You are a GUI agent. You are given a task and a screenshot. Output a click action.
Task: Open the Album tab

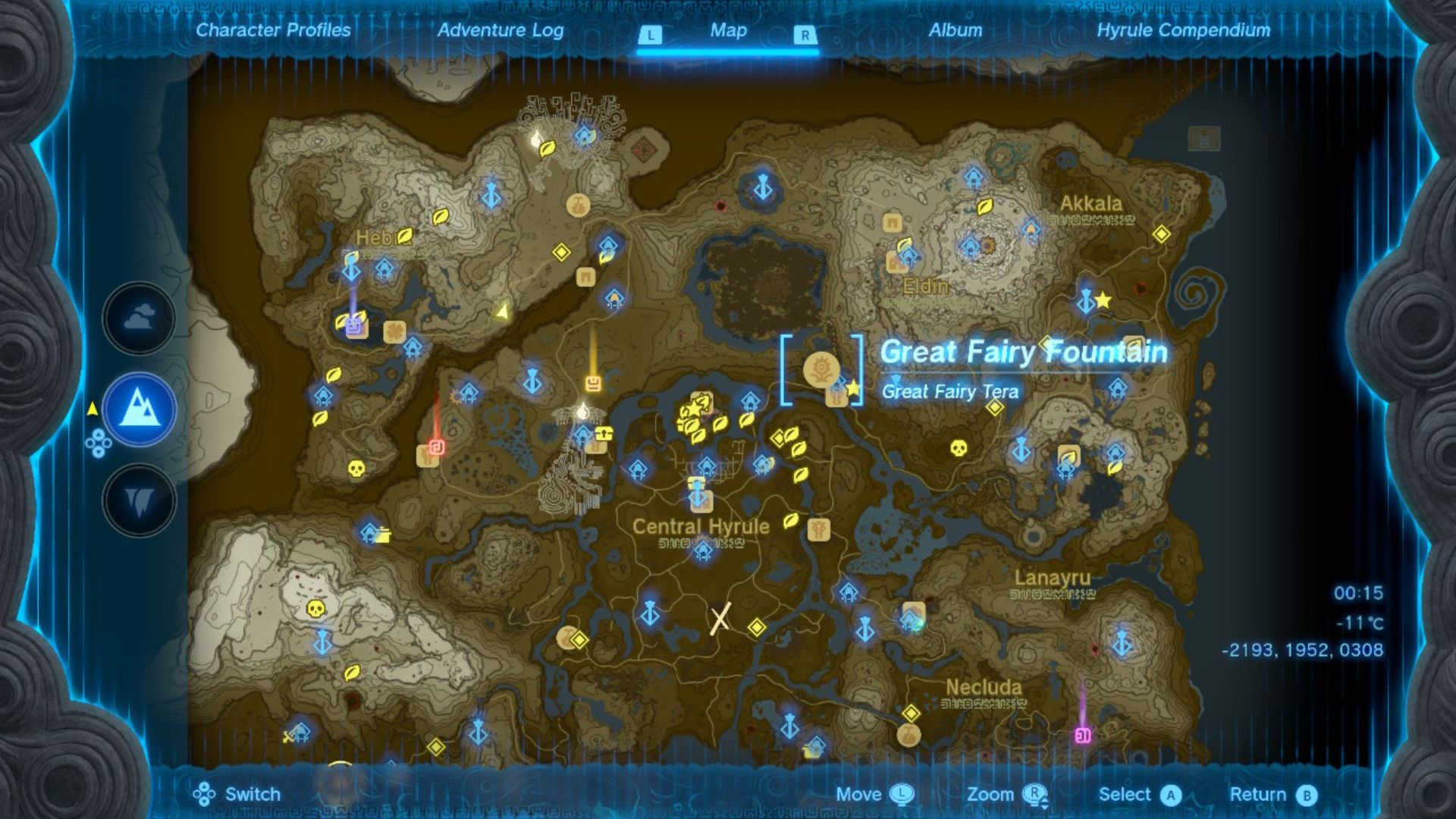coord(958,31)
